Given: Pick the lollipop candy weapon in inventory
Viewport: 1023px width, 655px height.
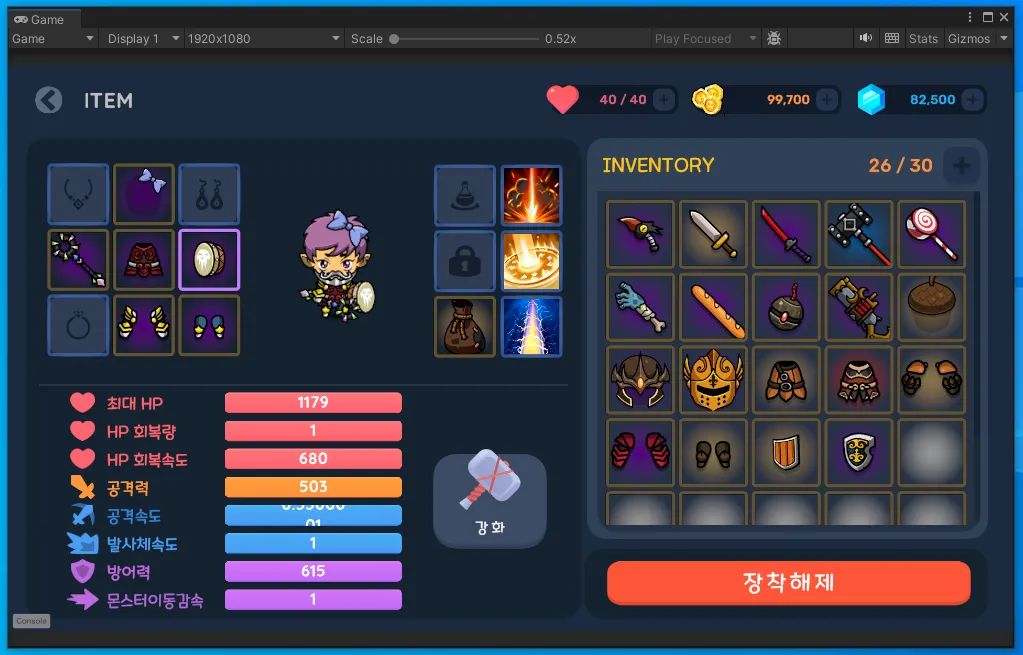Looking at the screenshot, I should (x=931, y=234).
